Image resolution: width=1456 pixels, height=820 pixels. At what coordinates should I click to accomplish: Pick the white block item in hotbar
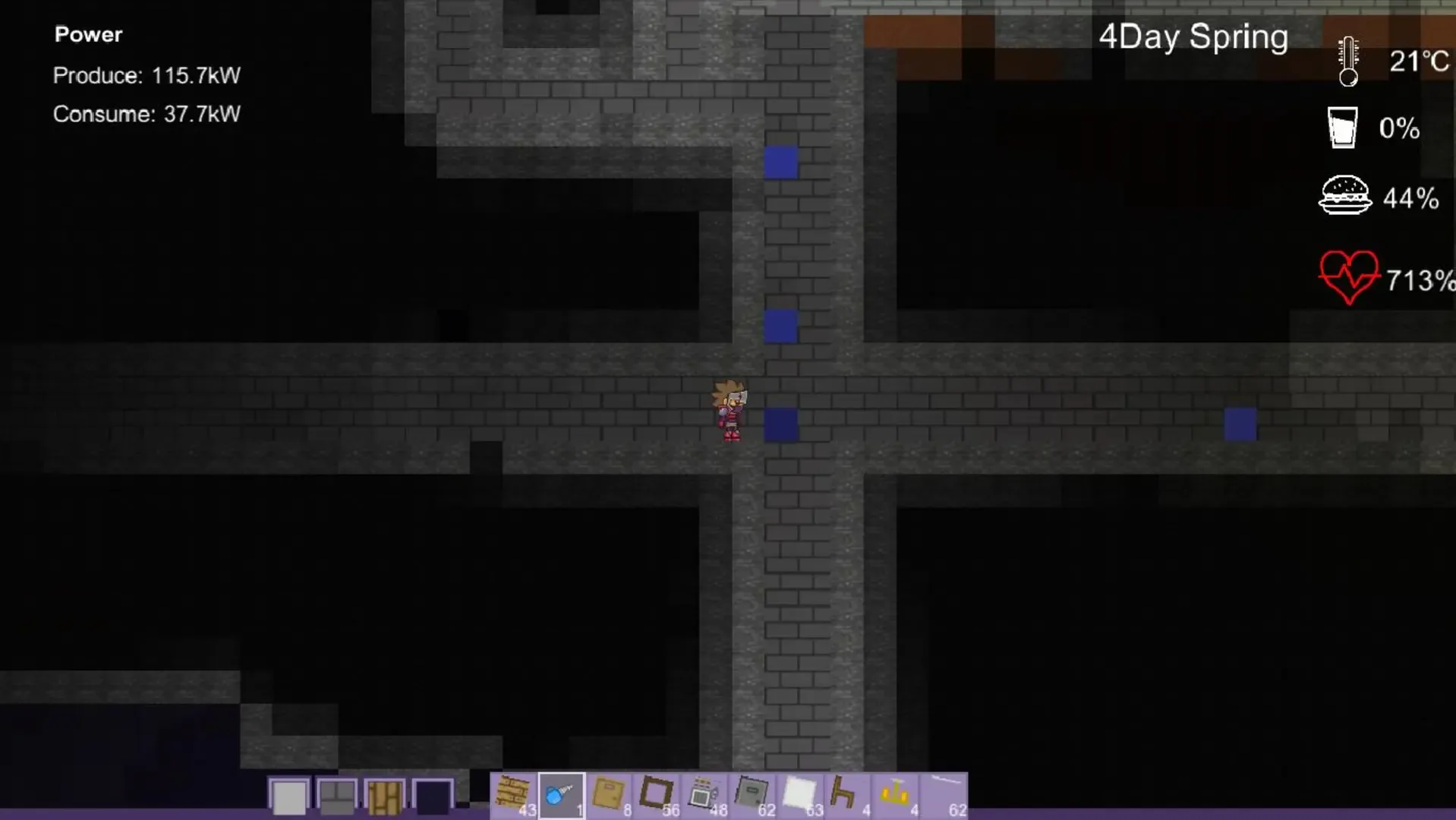(x=799, y=793)
